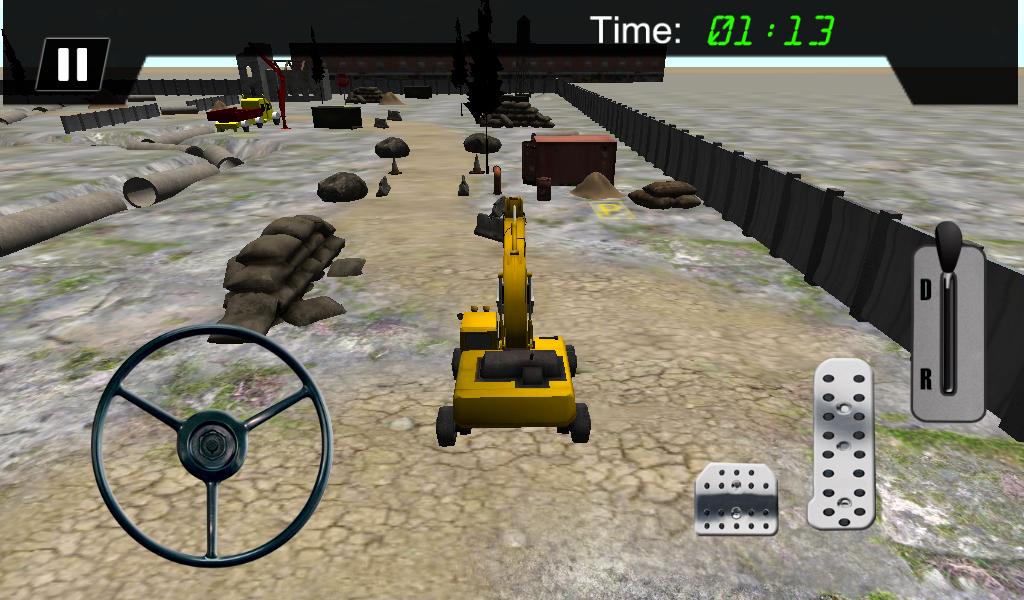Step on the tall accelerator pedal
The image size is (1024, 600).
coord(842,442)
